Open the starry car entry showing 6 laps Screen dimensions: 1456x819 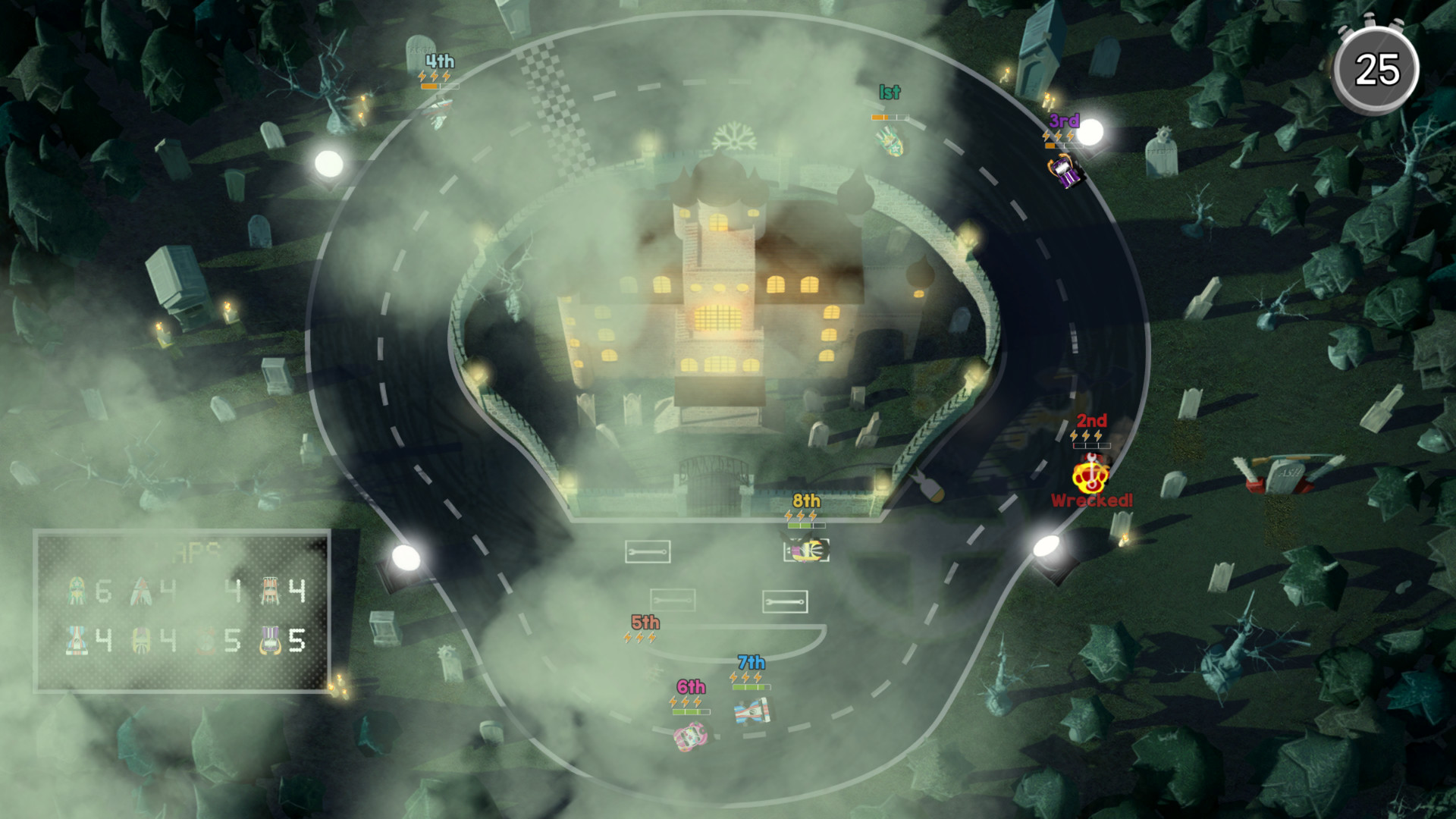pos(77,588)
